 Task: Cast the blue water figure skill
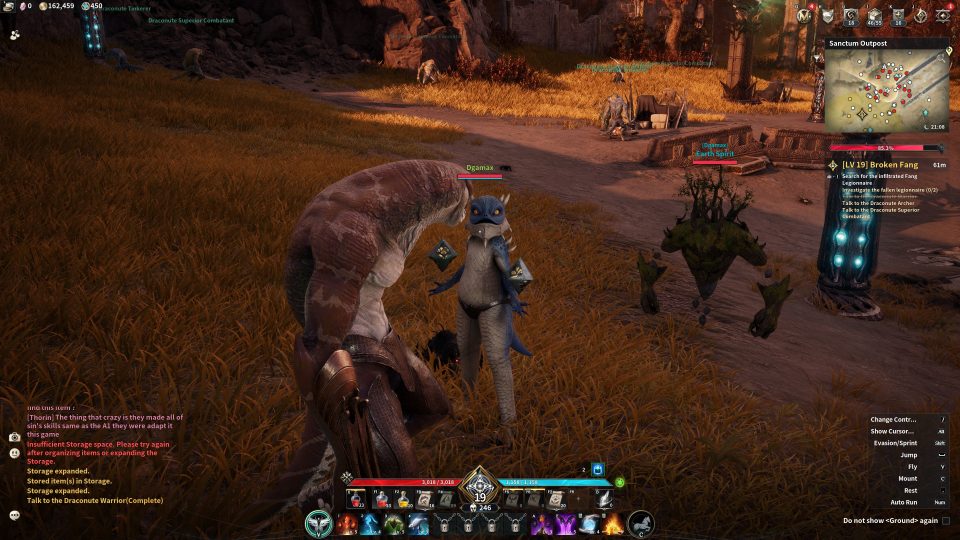point(369,523)
